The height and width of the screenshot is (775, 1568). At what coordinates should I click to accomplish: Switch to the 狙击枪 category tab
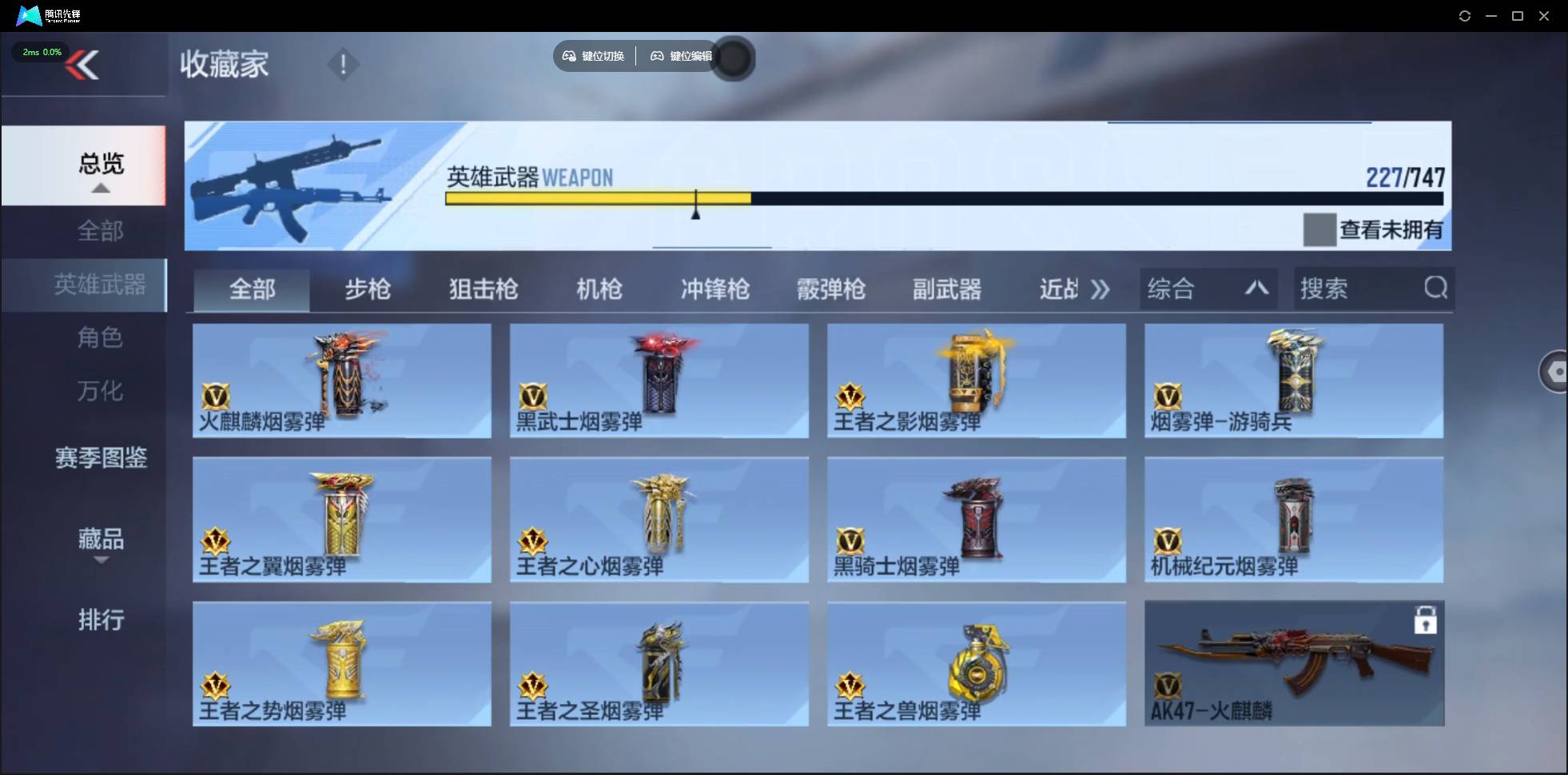pos(482,289)
